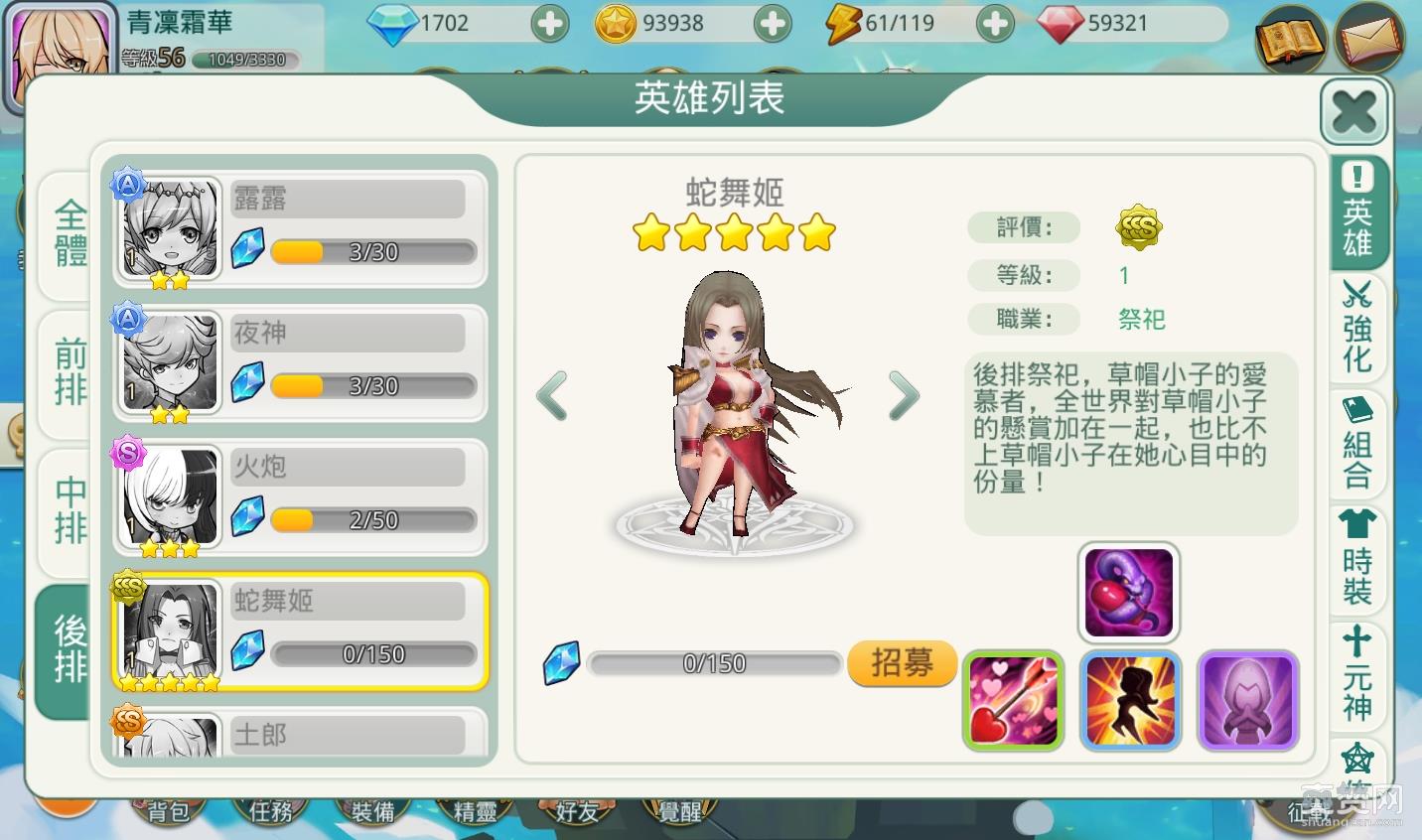Click the plus button next to the diamond count

pyautogui.click(x=549, y=22)
